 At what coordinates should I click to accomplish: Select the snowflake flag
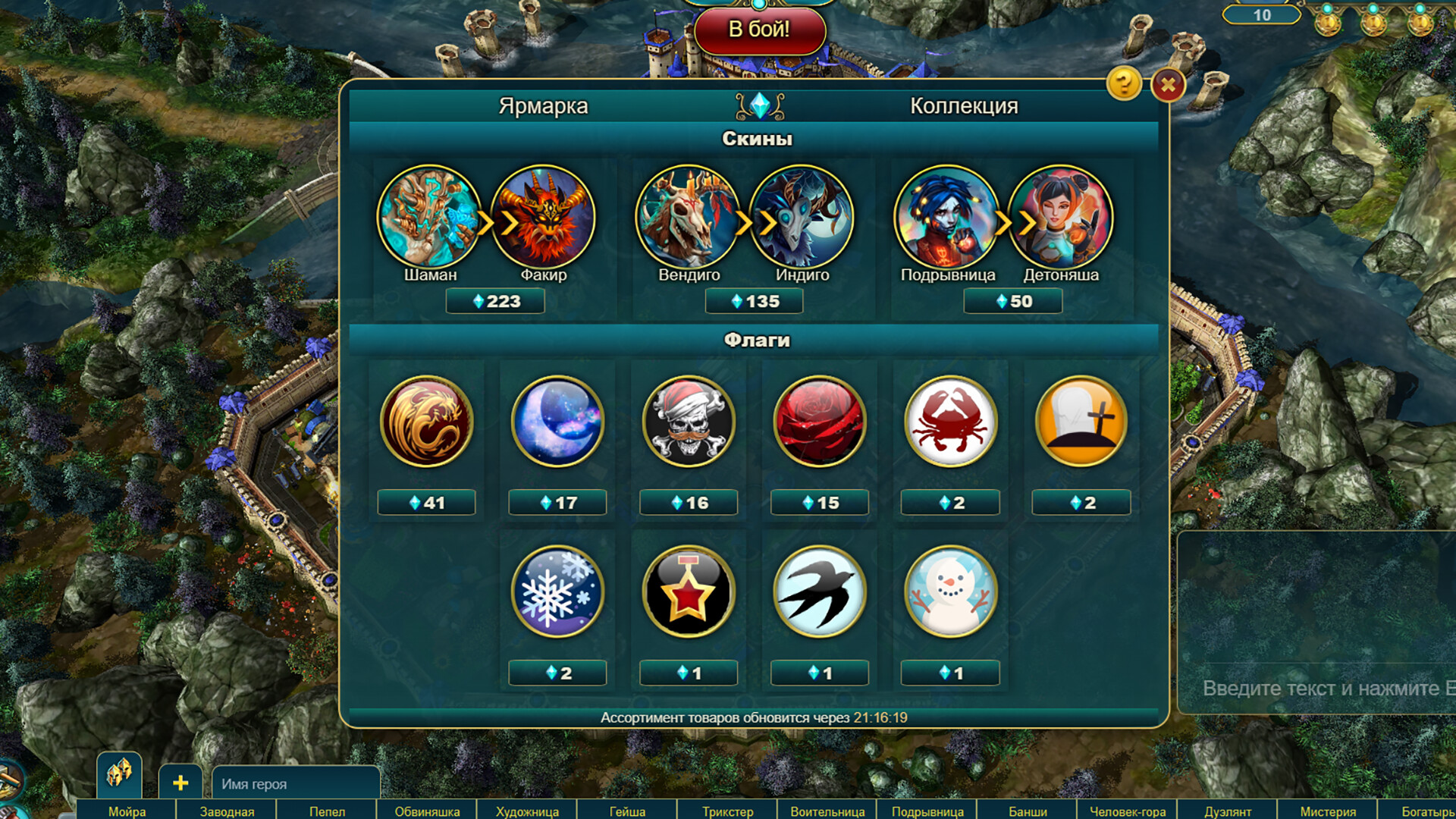coord(557,594)
